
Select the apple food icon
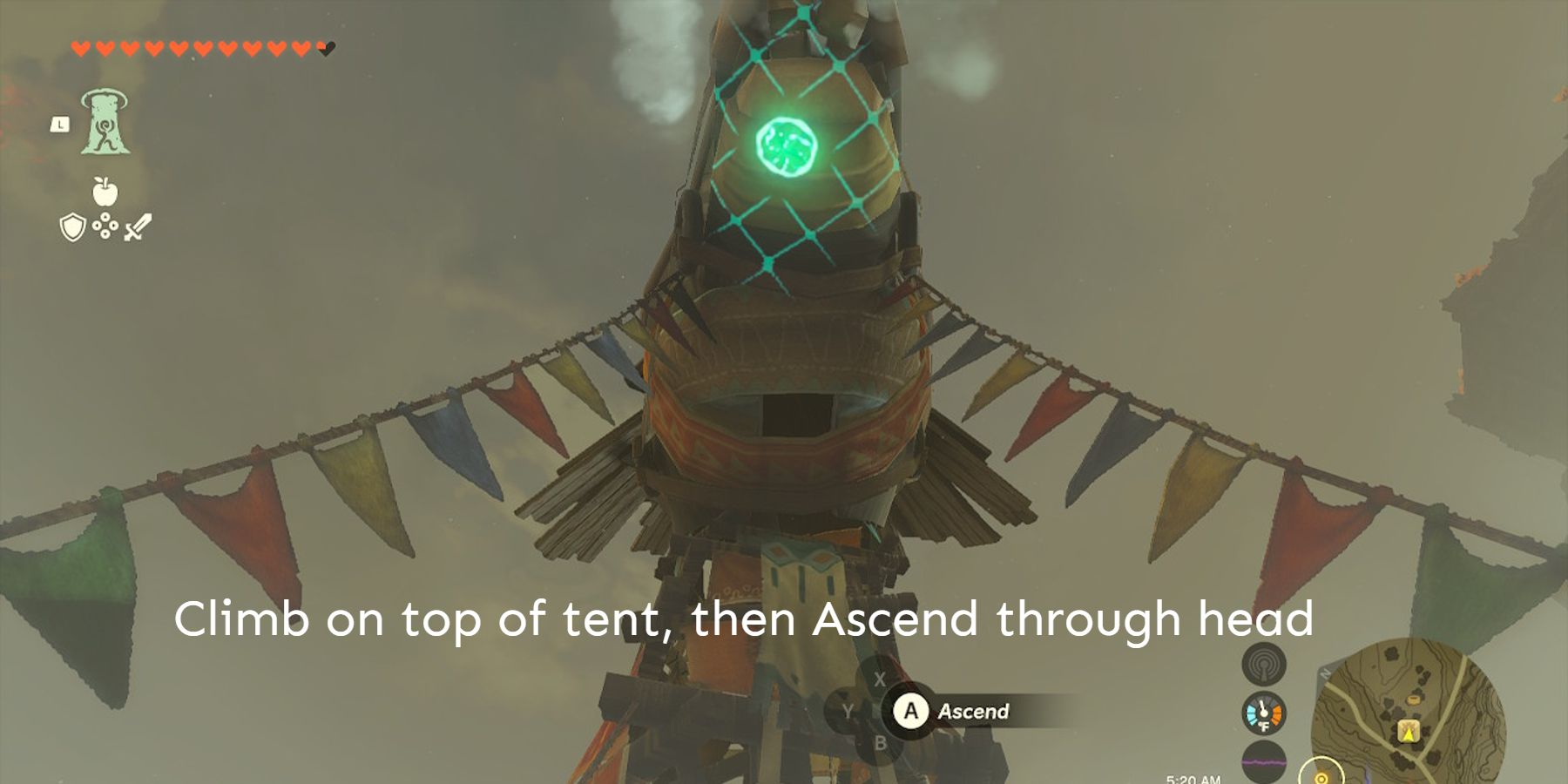105,192
